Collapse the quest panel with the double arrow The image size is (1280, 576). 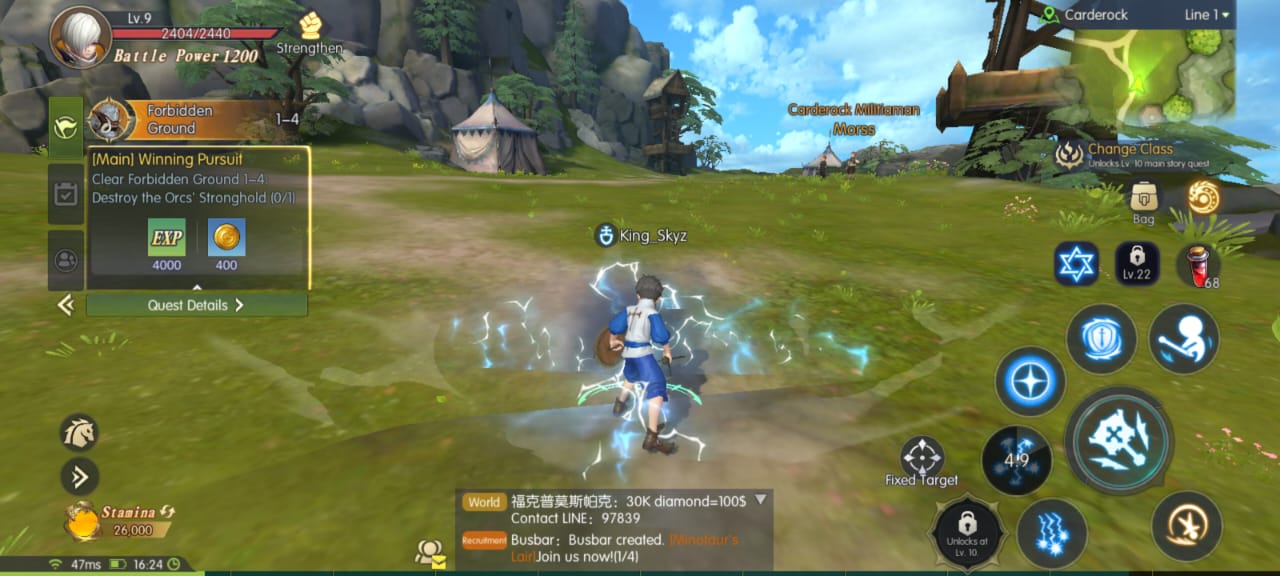66,305
